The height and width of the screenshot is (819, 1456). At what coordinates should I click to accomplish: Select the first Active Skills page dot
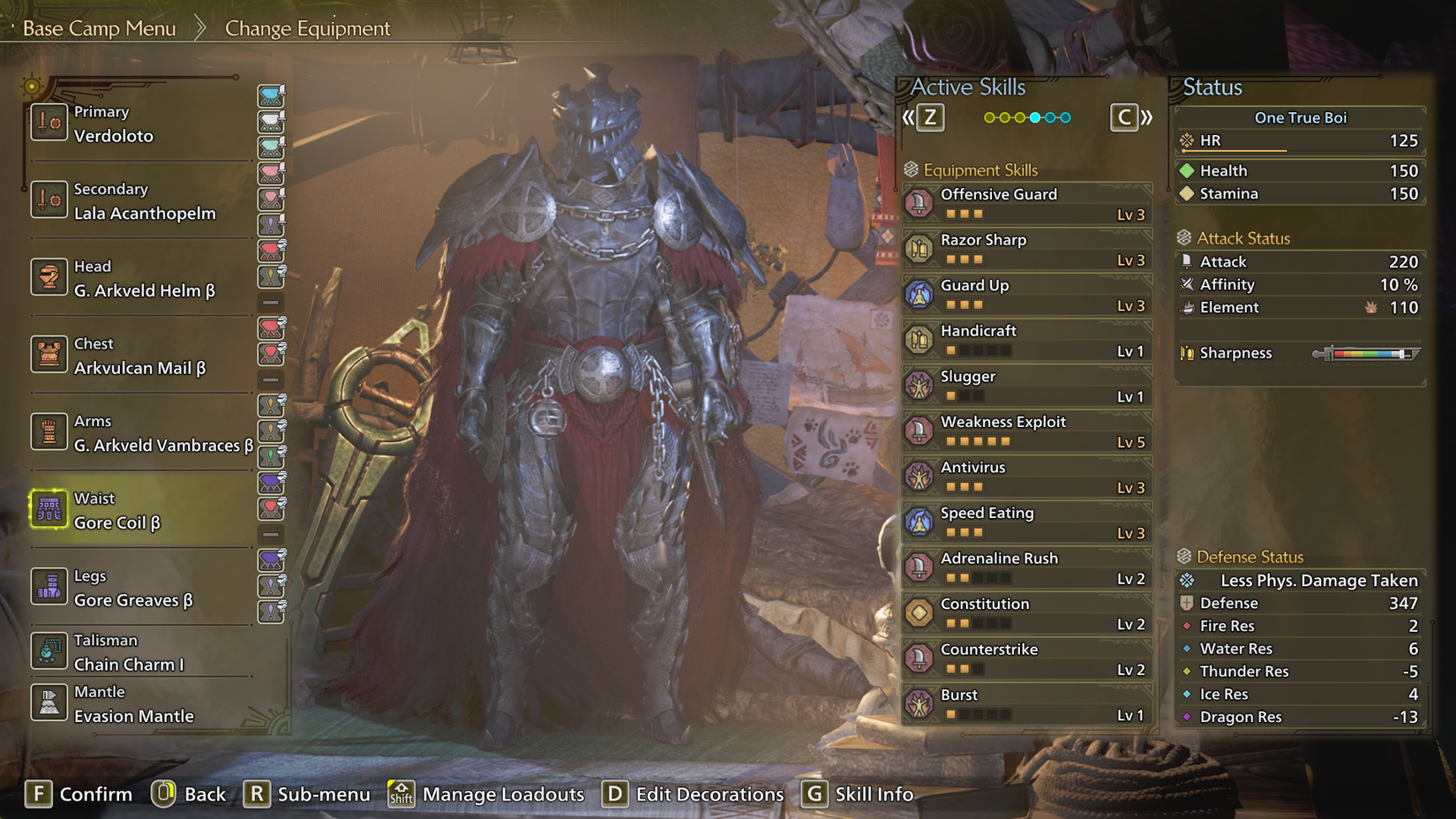(x=990, y=116)
